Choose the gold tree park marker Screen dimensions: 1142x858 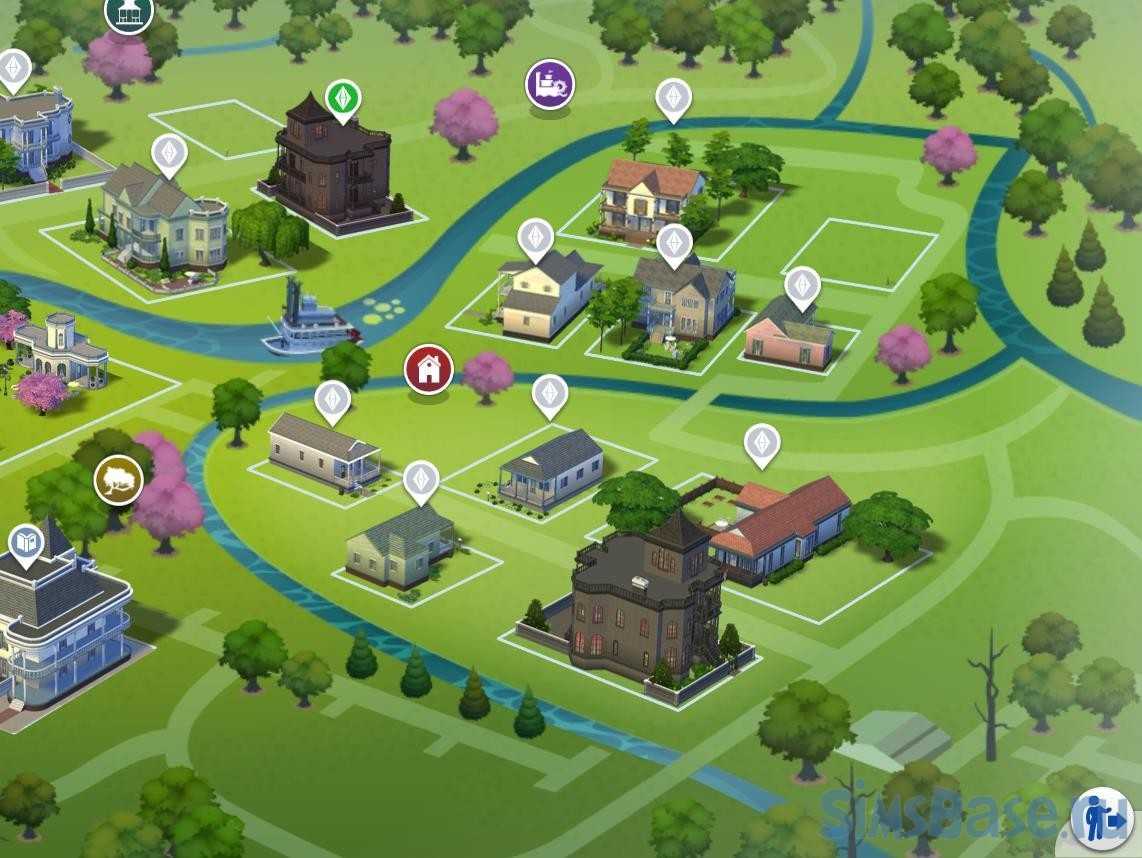(118, 480)
